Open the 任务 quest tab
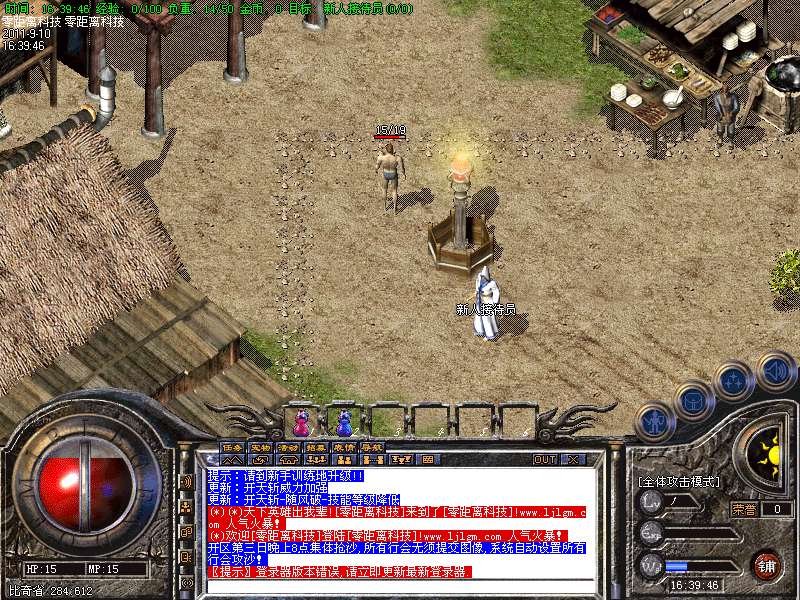The width and height of the screenshot is (800, 600). (x=232, y=447)
